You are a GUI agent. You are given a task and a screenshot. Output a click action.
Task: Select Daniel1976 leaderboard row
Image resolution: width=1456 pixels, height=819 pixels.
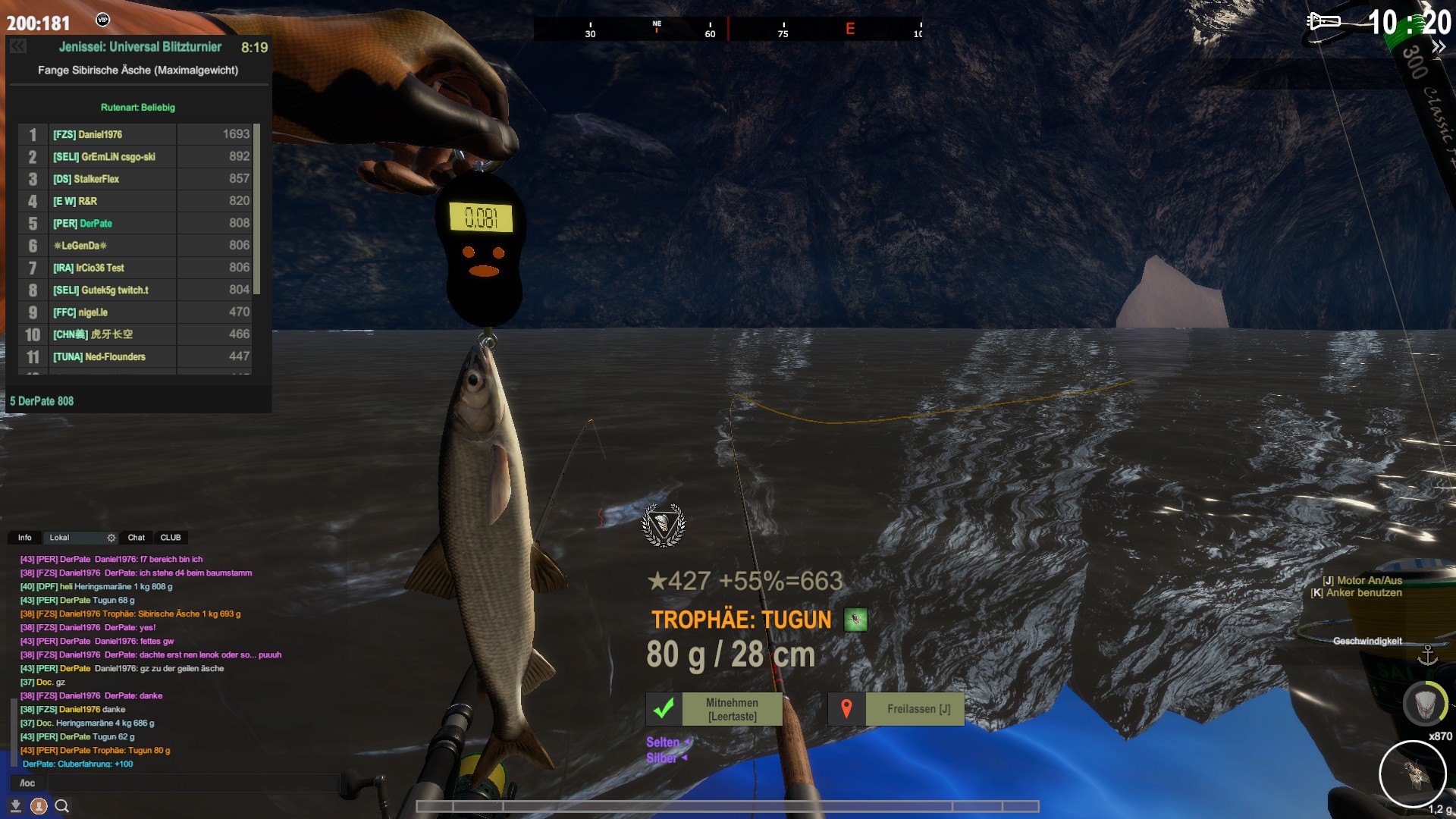click(x=136, y=134)
